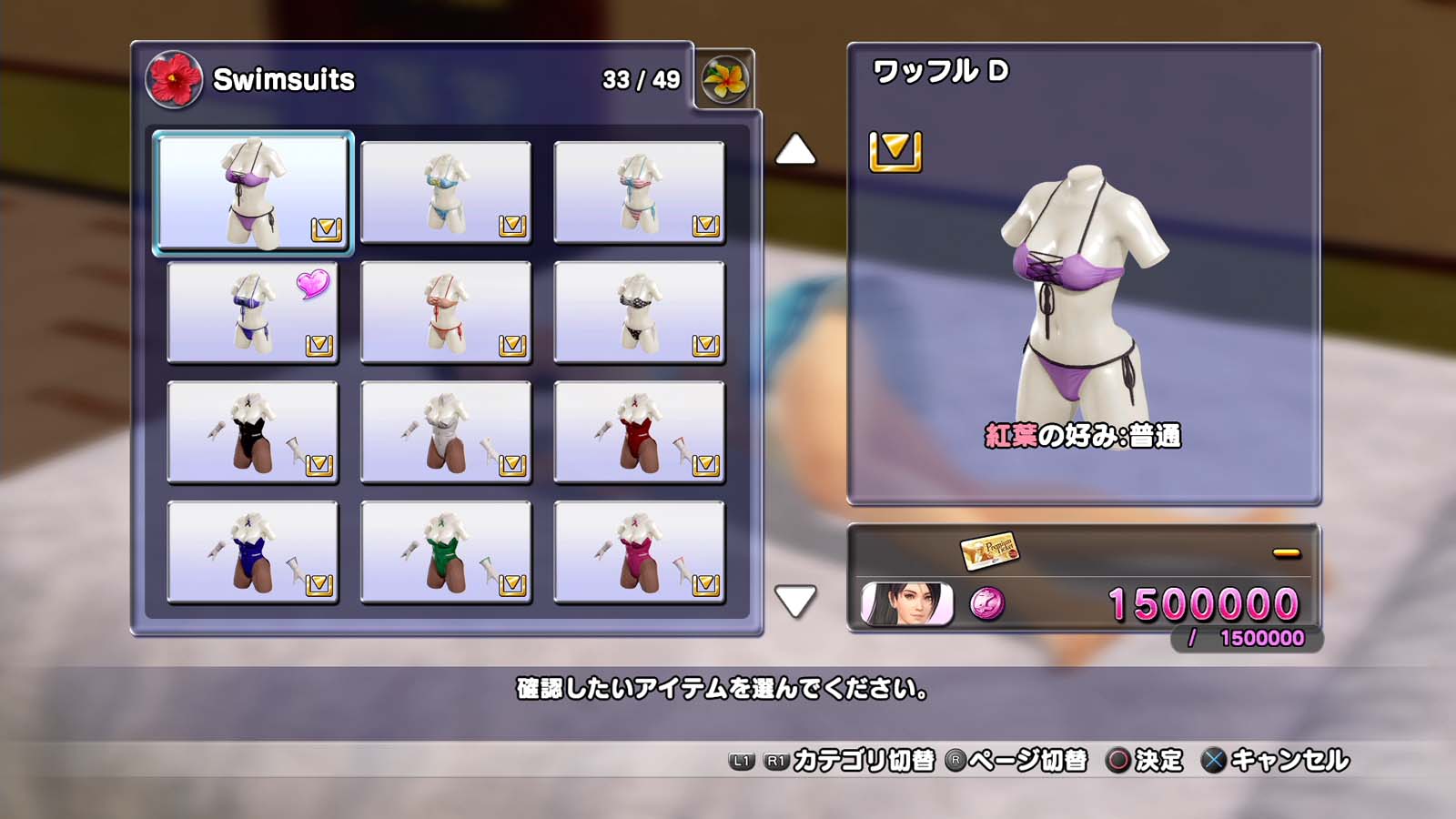Viewport: 1456px width, 819px height.
Task: Click the Premium Ticket icon
Action: pyautogui.click(x=989, y=550)
